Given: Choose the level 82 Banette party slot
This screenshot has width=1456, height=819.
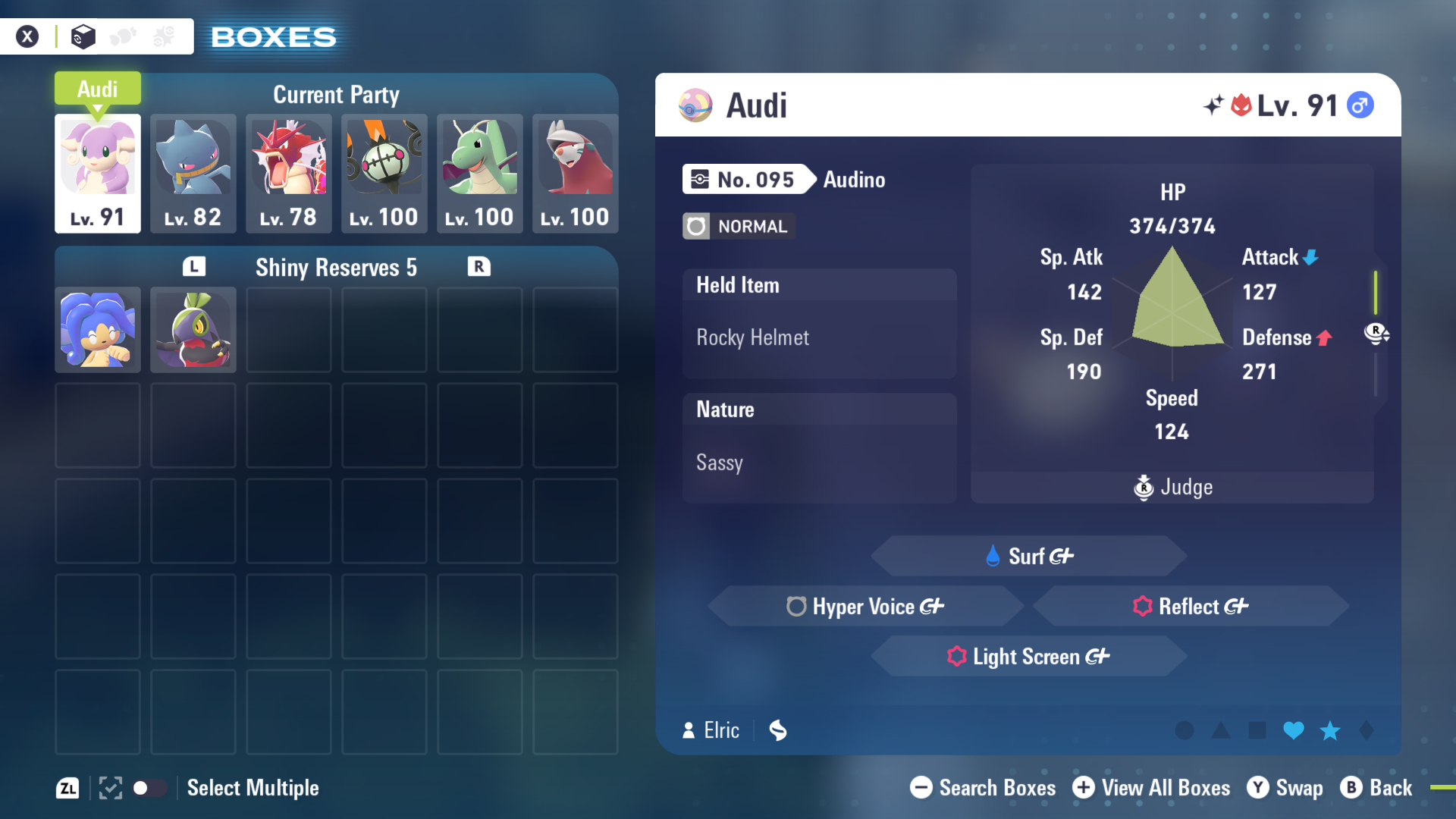Looking at the screenshot, I should click(x=193, y=173).
